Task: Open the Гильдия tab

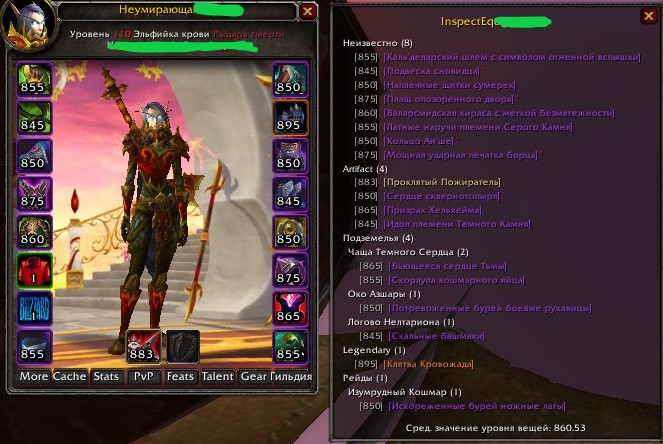Action: coord(291,376)
